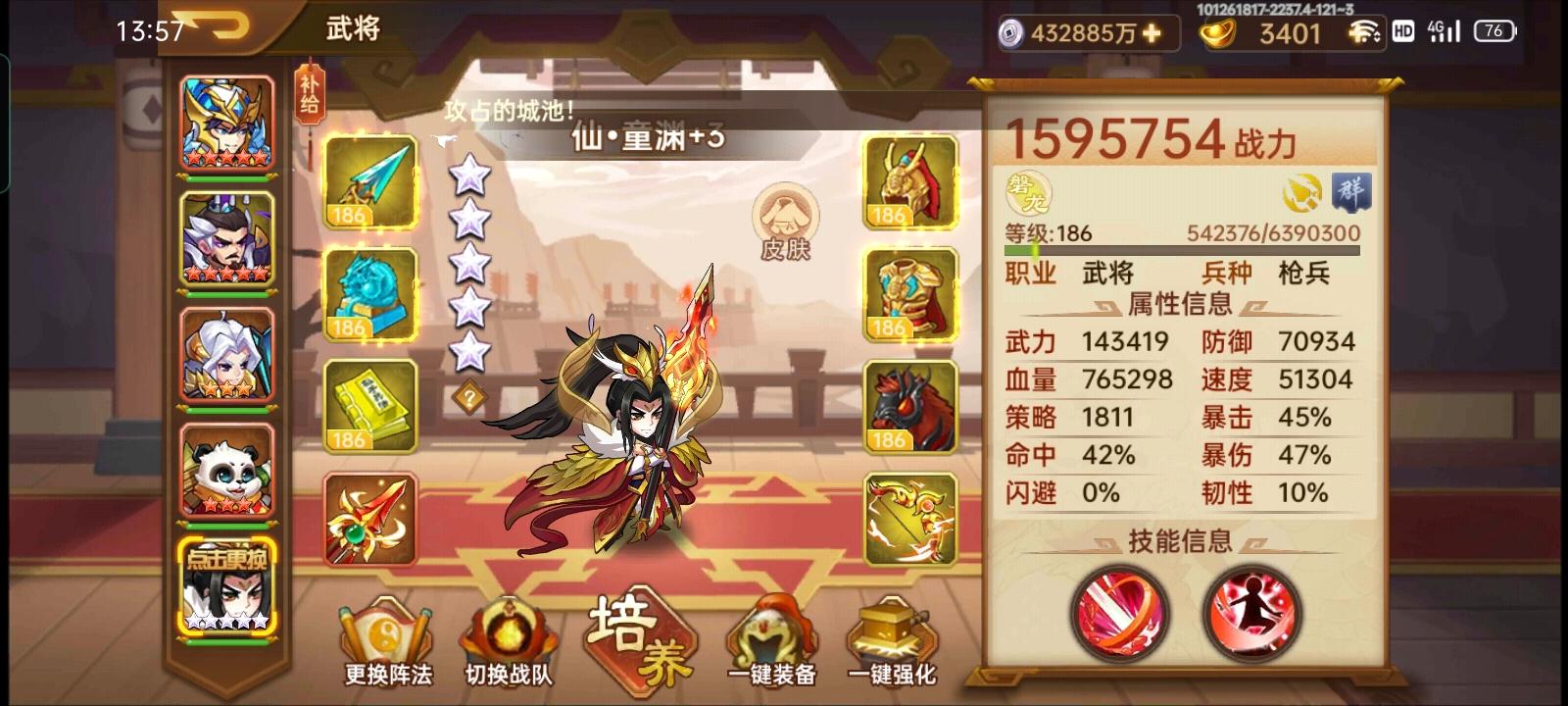Viewport: 1568px width, 706px height.
Task: Toggle the topmost awakening star
Action: (471, 175)
